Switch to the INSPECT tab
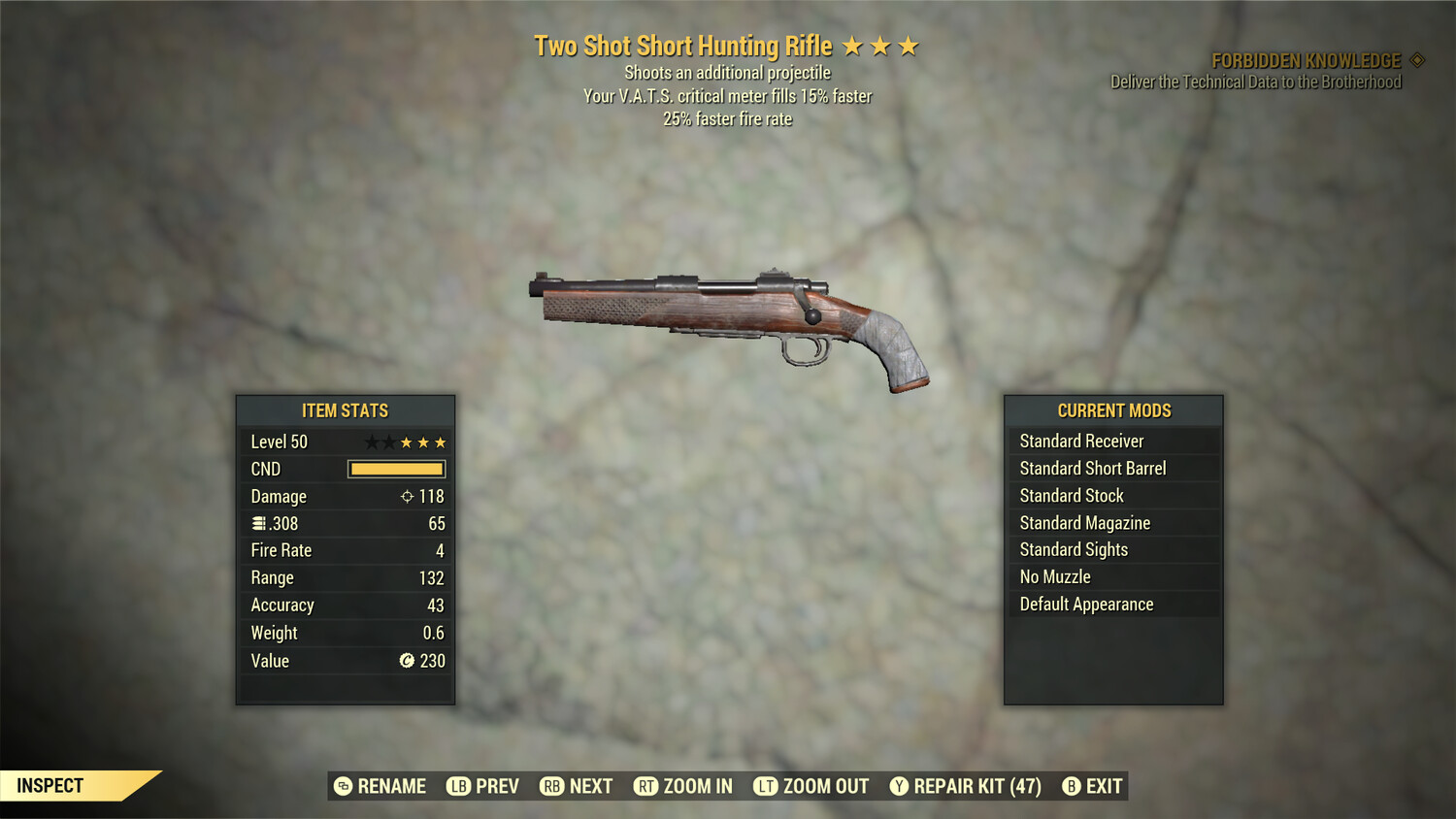 [50, 785]
